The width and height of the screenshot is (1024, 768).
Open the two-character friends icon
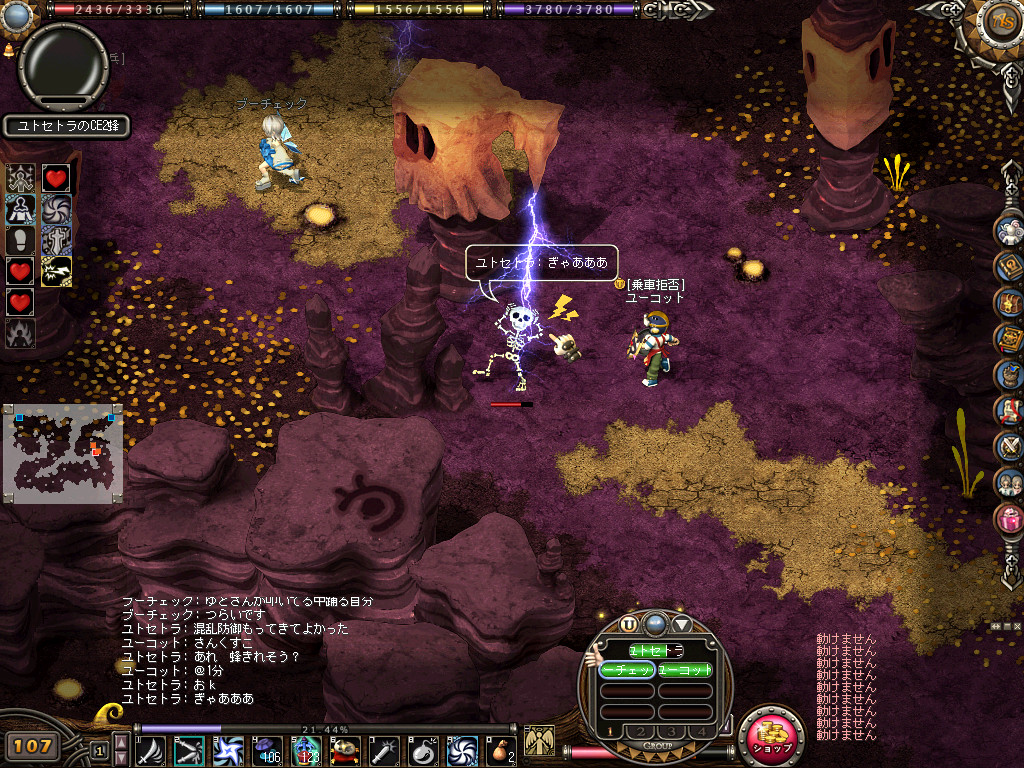point(1009,483)
